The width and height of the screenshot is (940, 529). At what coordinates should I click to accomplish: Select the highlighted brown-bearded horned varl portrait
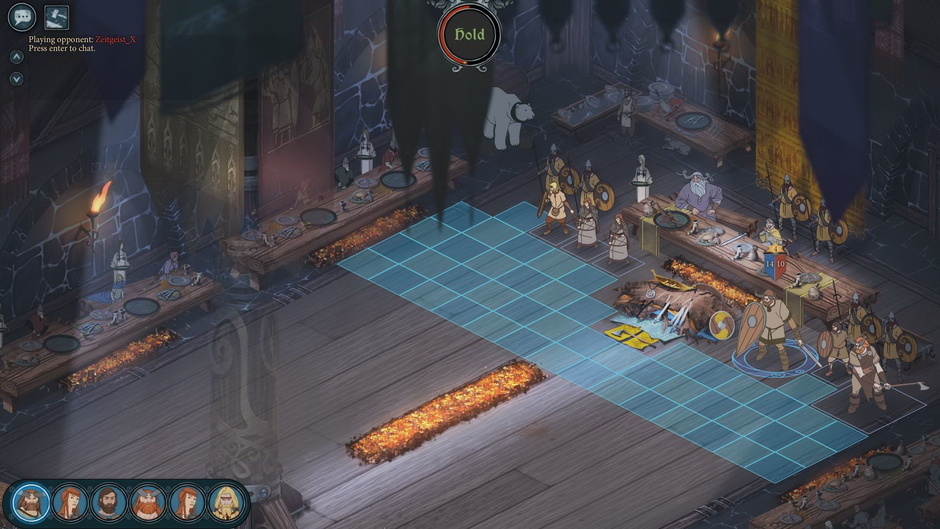(31, 502)
